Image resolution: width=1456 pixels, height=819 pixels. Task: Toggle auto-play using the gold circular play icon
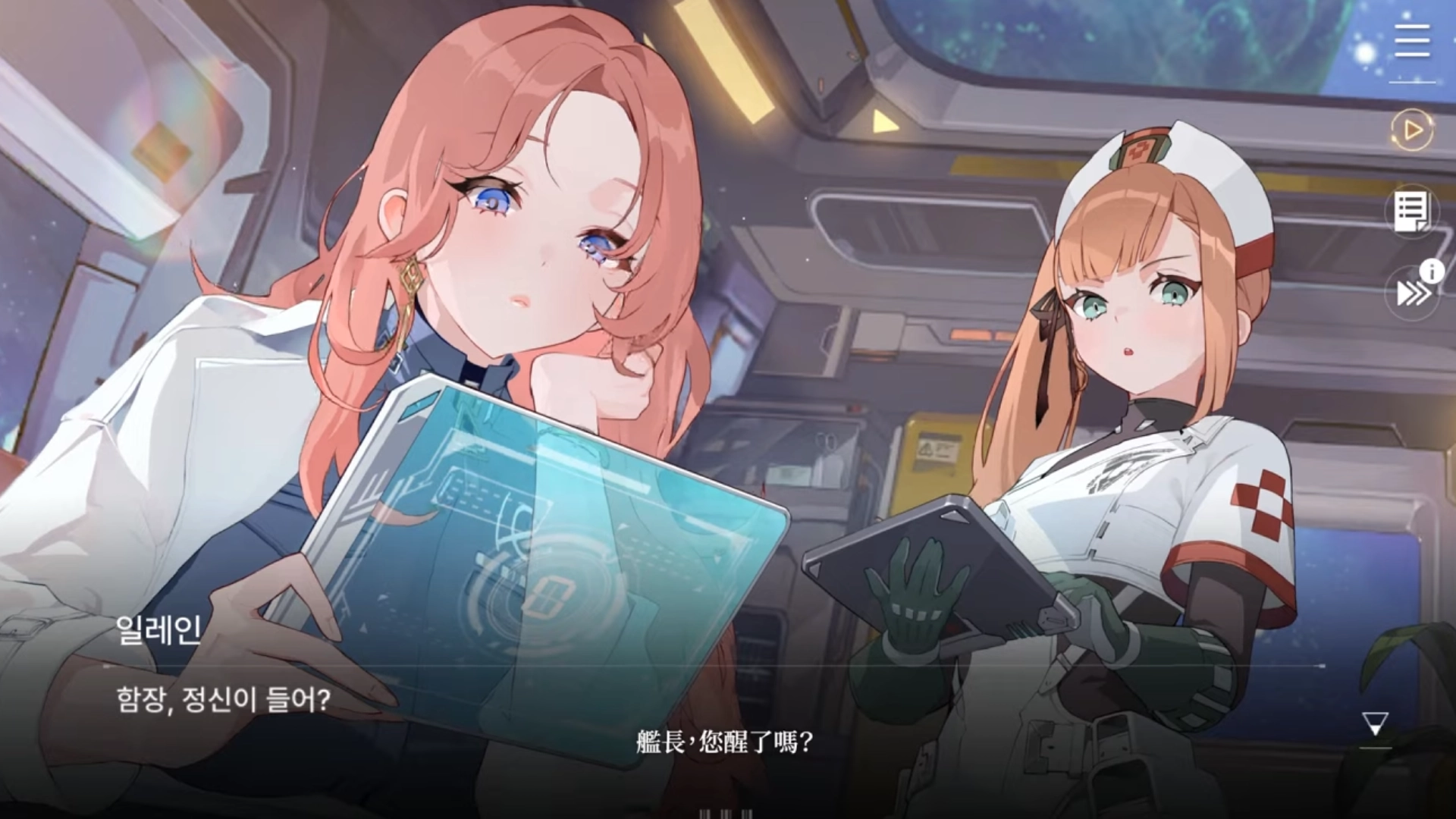(1410, 130)
